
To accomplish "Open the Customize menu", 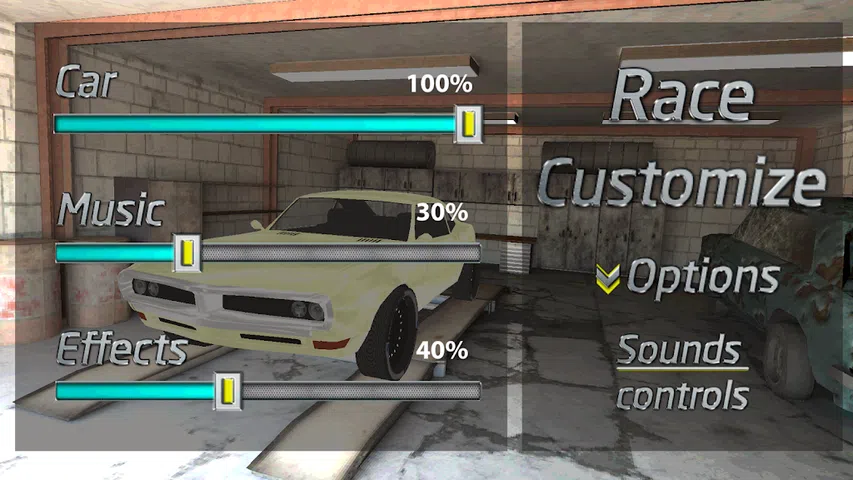I will tap(684, 183).
